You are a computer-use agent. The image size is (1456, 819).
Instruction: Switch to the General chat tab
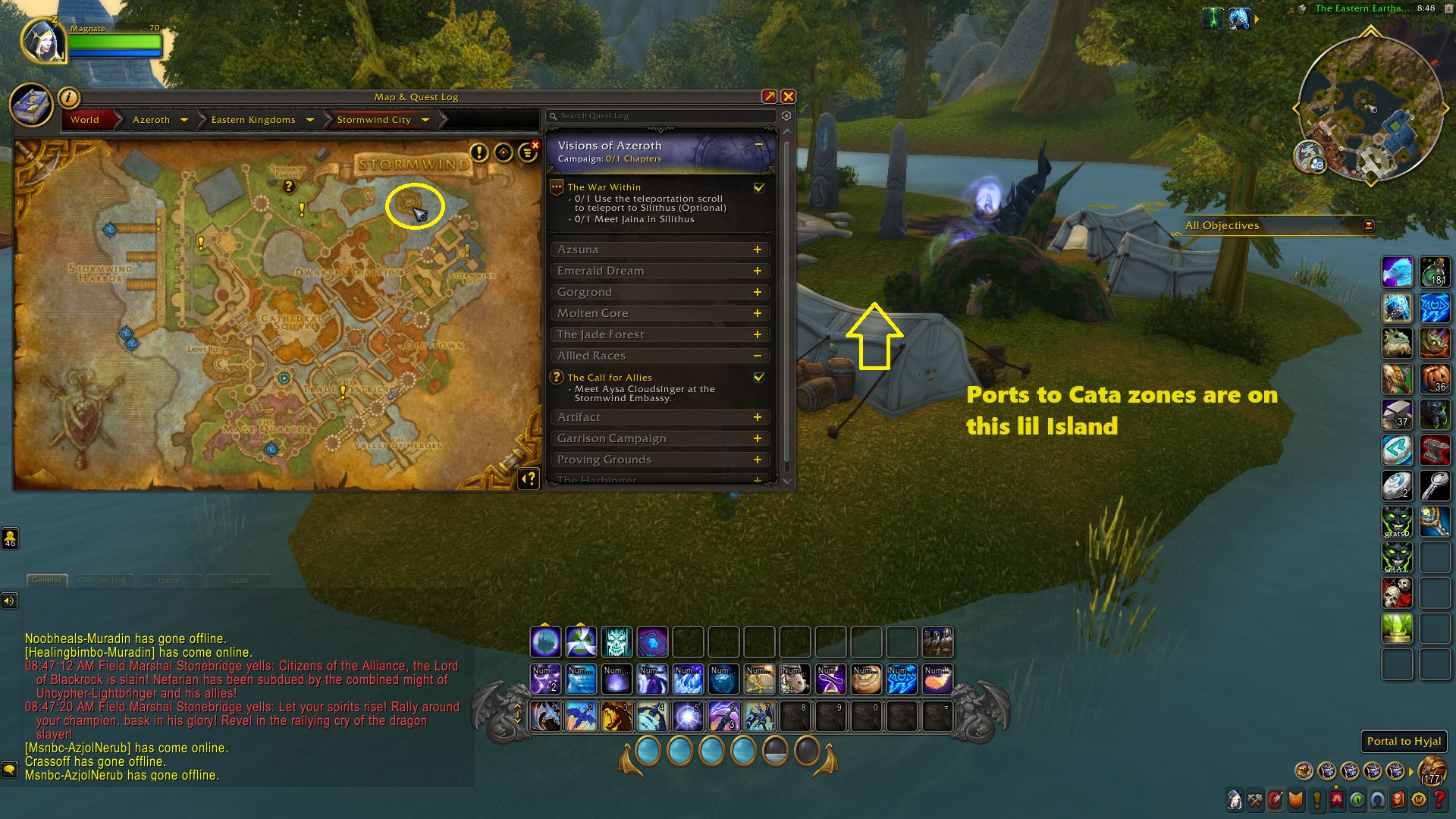(x=46, y=580)
